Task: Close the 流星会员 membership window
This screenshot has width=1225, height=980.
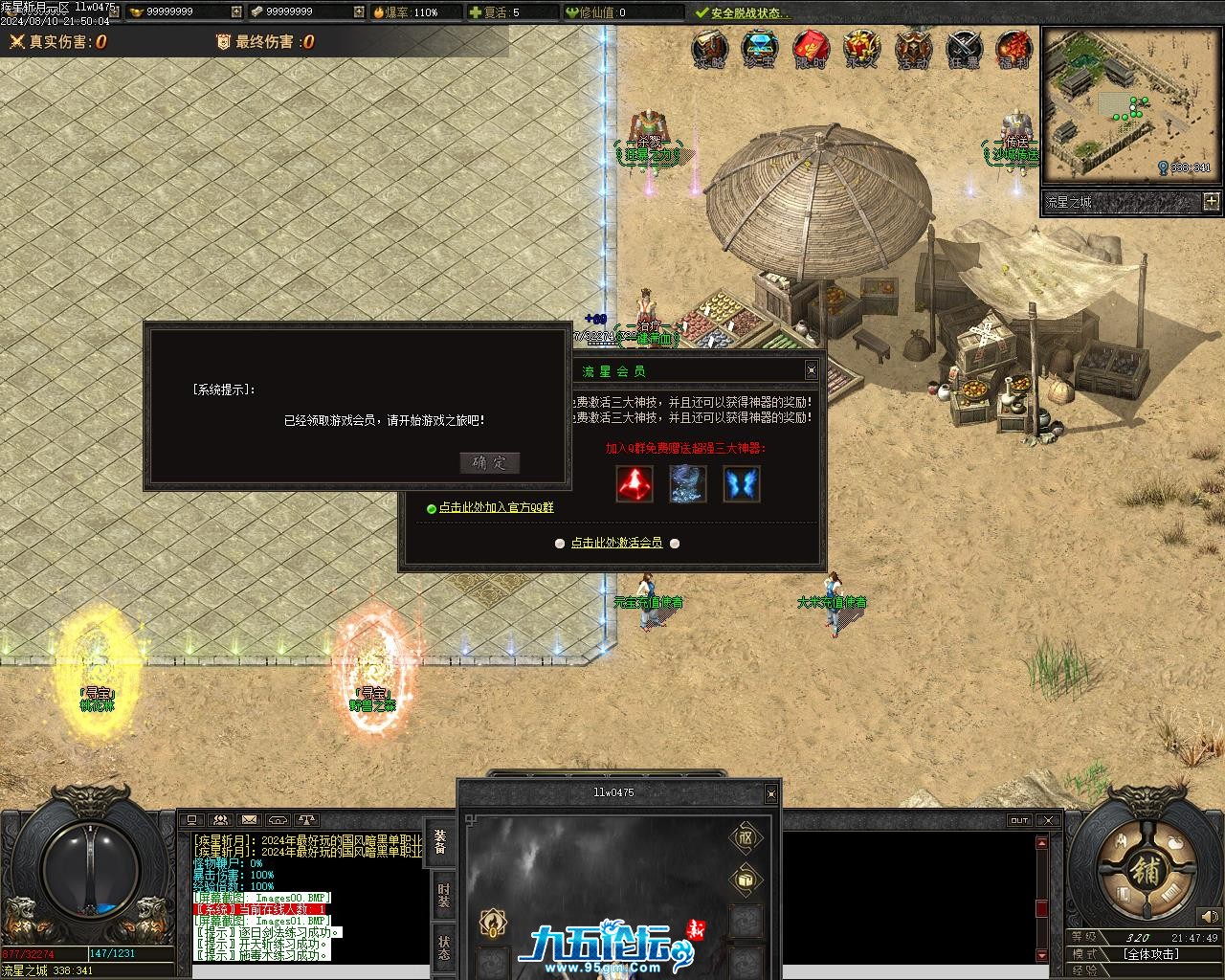Action: click(811, 370)
